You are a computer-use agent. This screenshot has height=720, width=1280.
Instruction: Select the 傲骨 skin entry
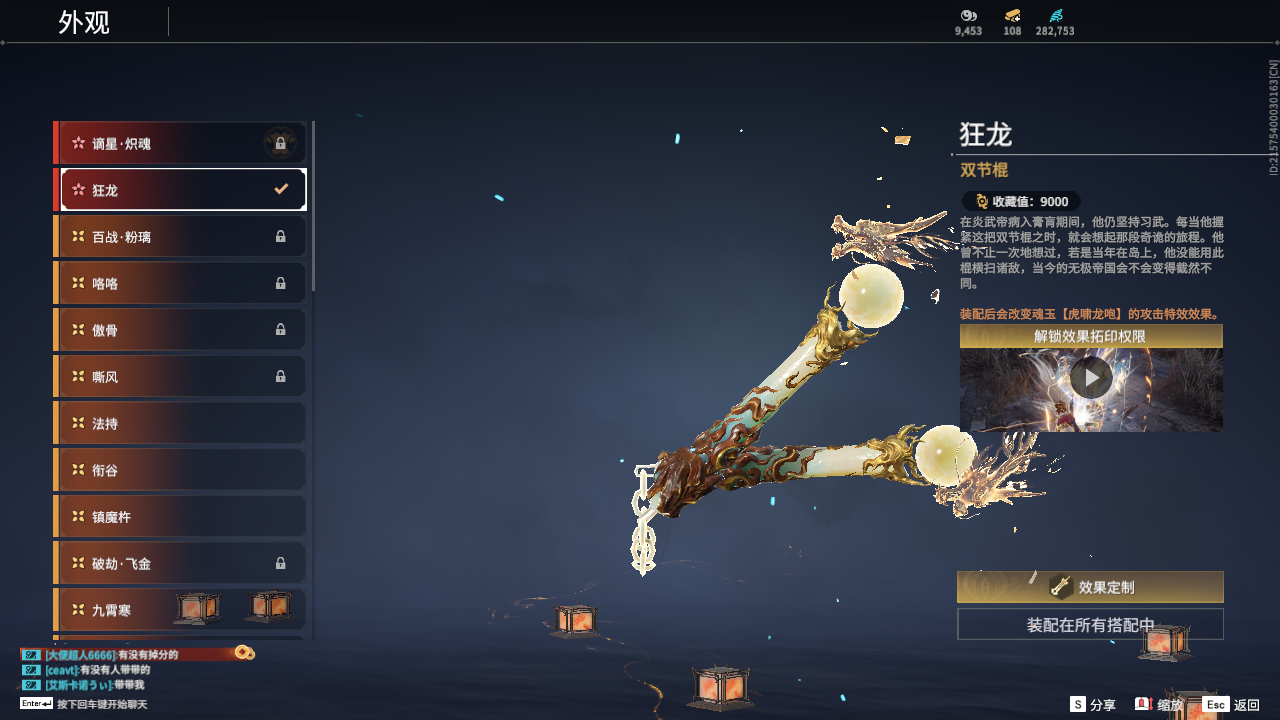(182, 330)
